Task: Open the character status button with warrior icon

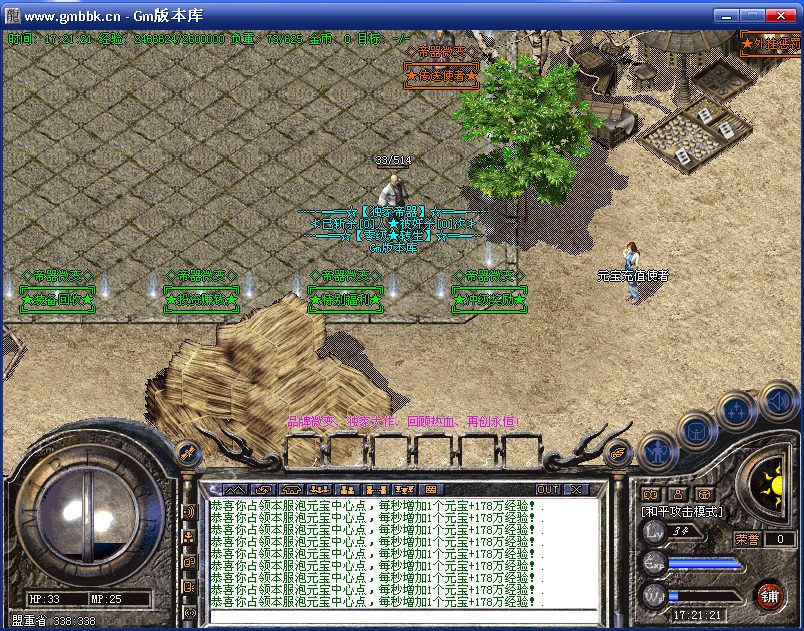Action: 656,451
